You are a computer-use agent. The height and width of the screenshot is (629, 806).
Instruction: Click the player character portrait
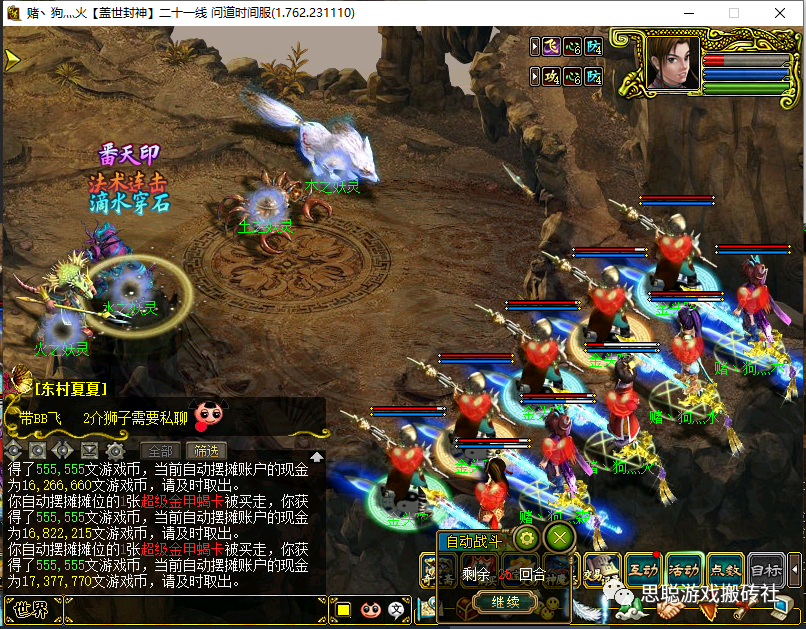click(x=671, y=62)
